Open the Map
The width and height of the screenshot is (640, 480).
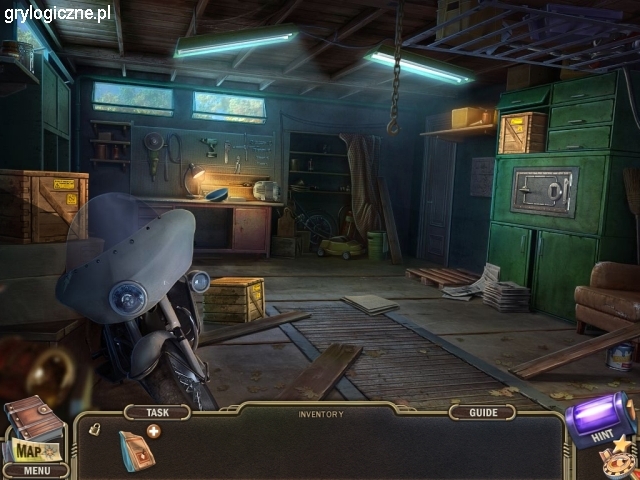pos(31,449)
